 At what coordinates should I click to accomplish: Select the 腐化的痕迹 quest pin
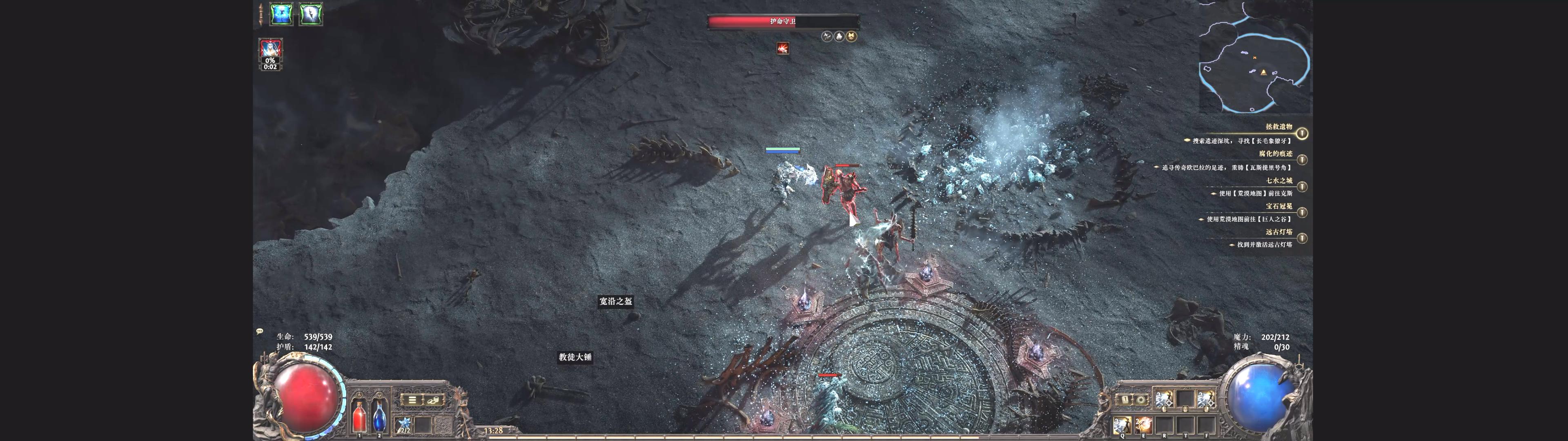(1301, 160)
